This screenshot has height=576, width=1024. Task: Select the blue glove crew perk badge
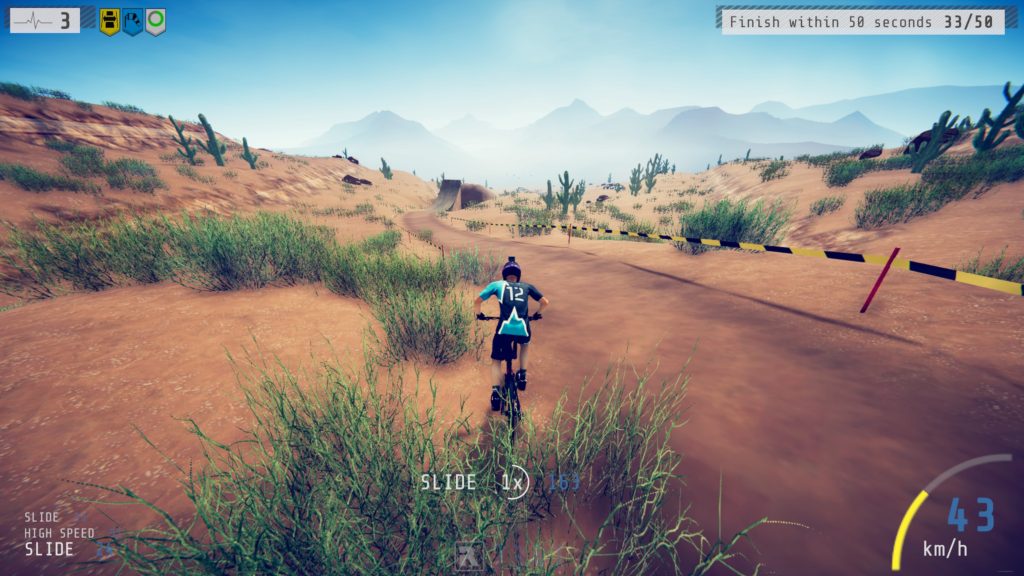coord(132,21)
